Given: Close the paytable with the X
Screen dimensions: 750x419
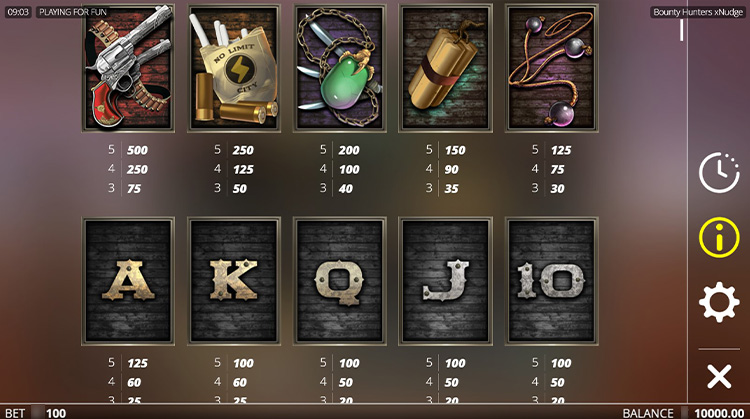Looking at the screenshot, I should click(x=718, y=376).
